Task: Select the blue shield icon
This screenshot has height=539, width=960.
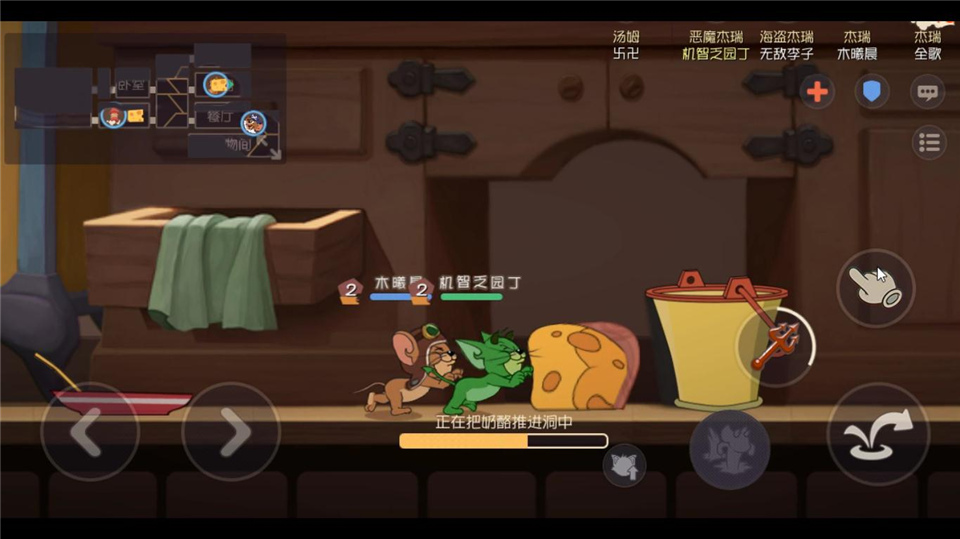Action: (872, 92)
